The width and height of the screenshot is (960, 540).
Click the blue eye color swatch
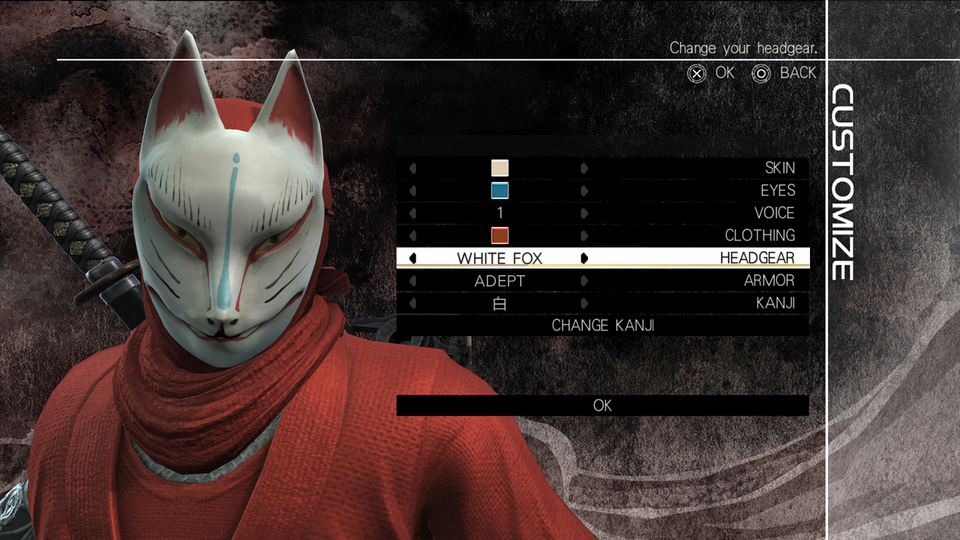[x=500, y=190]
